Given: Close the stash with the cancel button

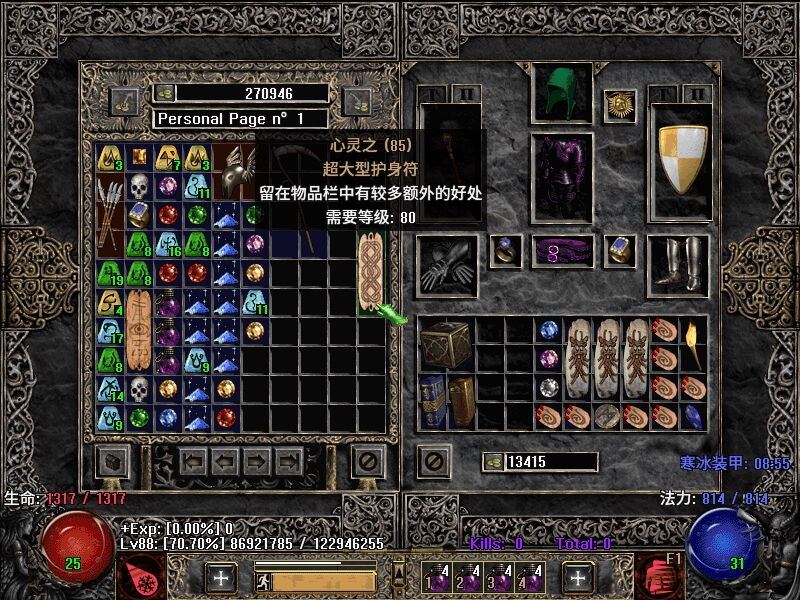Looking at the screenshot, I should coord(369,461).
